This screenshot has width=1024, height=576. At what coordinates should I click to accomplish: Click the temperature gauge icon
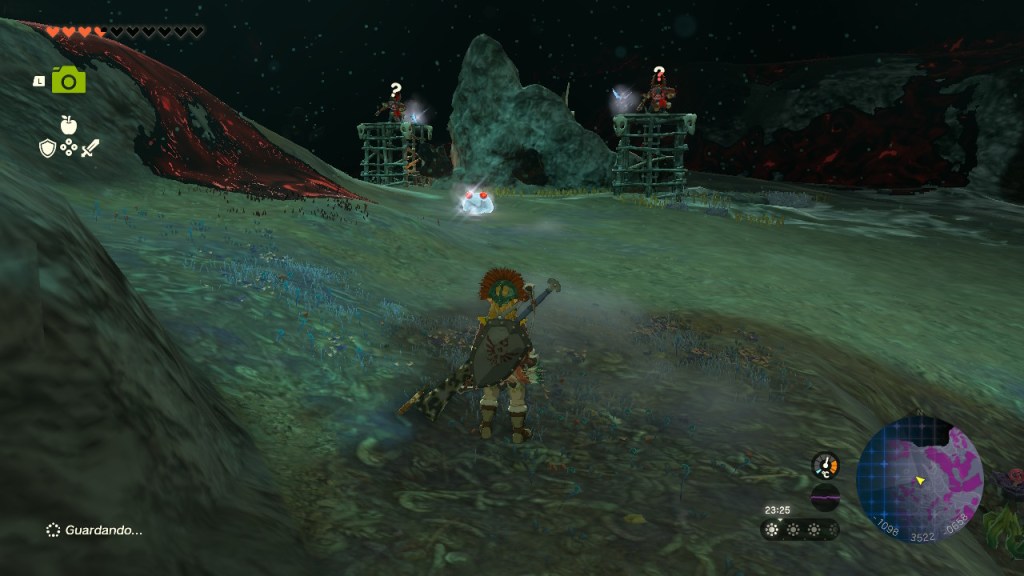825,465
